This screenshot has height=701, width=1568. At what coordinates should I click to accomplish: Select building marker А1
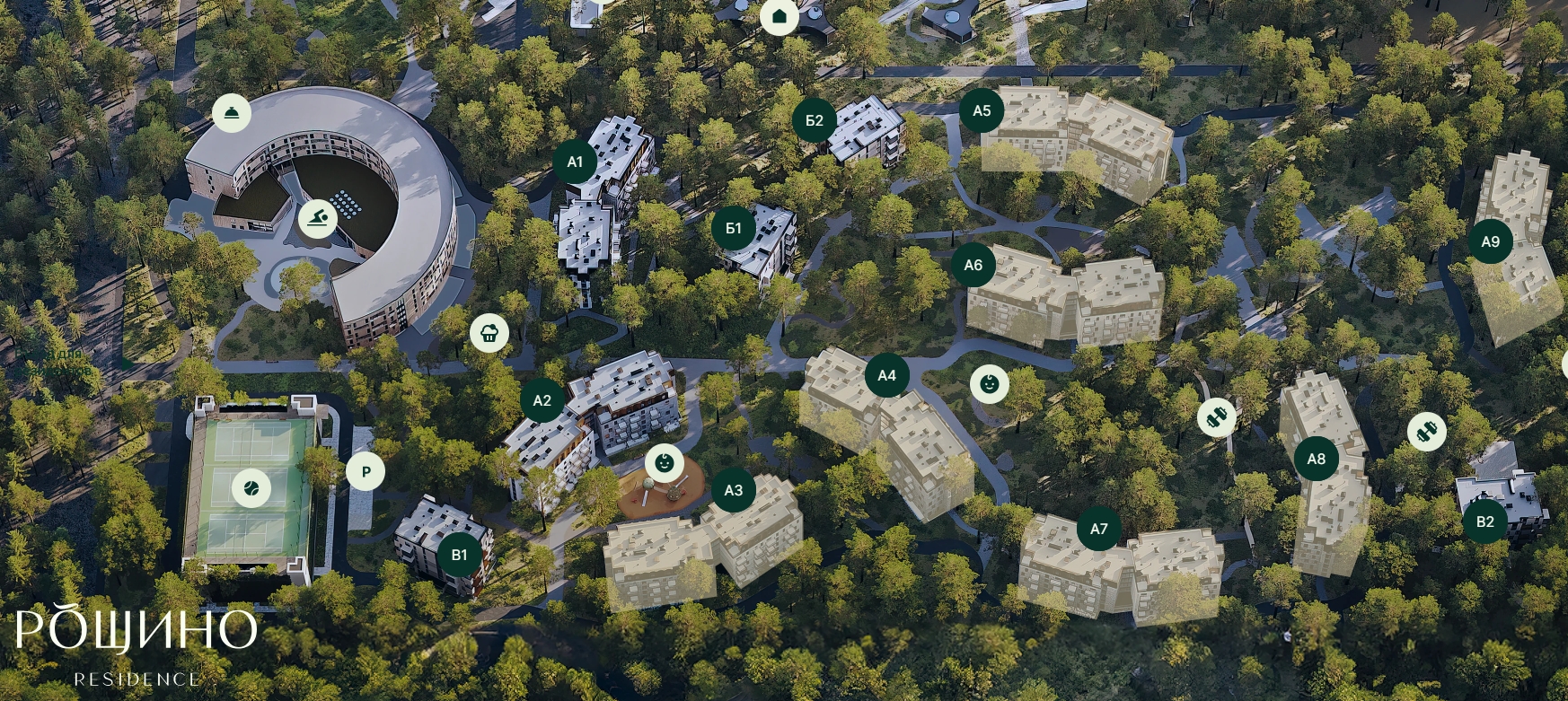575,162
